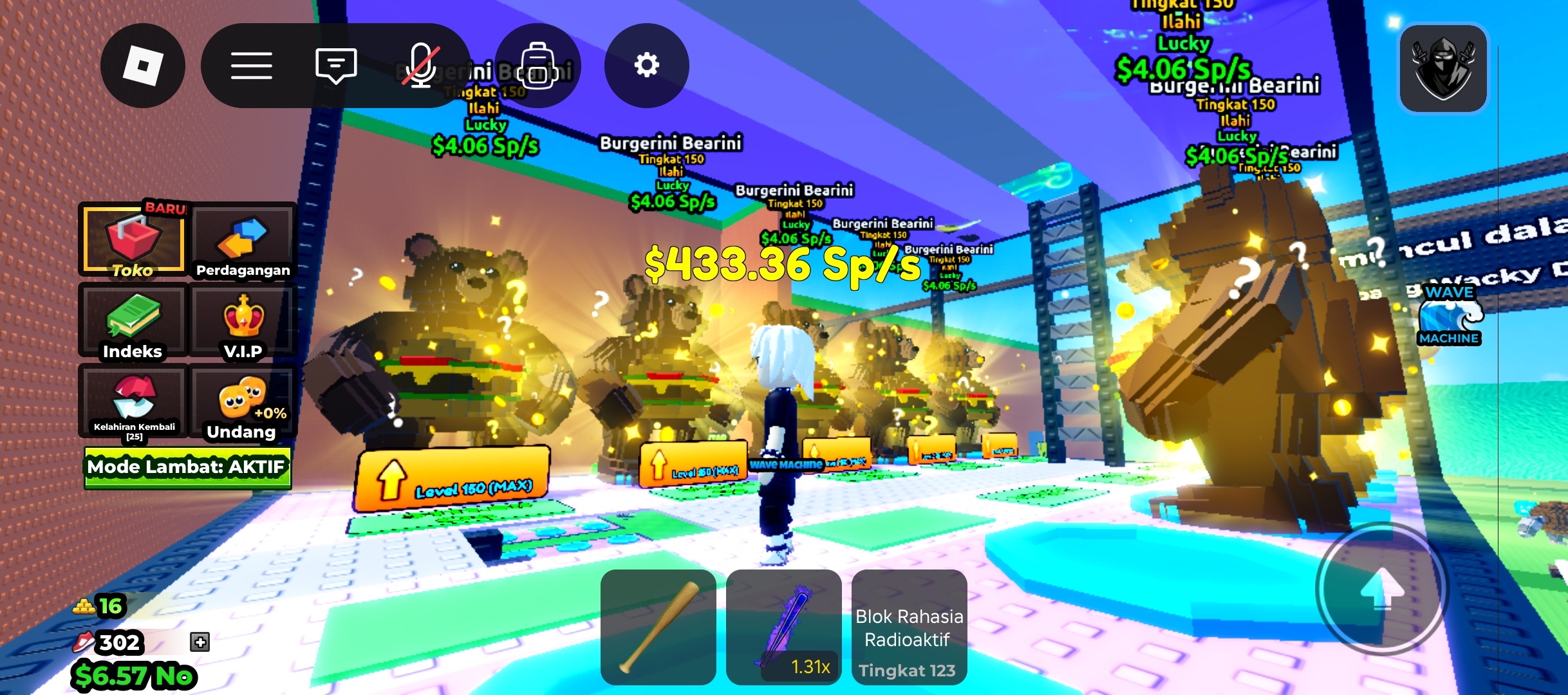Open the chat window
Screen dimensions: 1568x695
[335, 66]
